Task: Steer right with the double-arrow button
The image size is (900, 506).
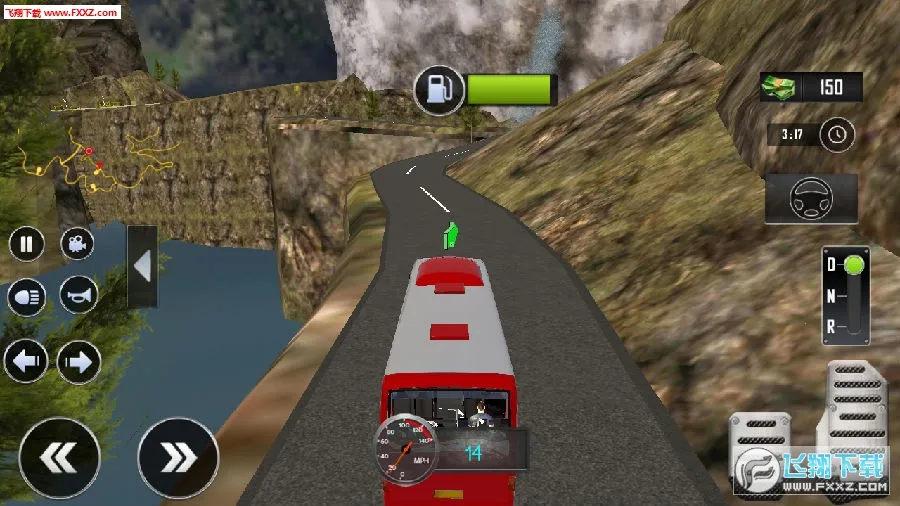Action: click(178, 458)
